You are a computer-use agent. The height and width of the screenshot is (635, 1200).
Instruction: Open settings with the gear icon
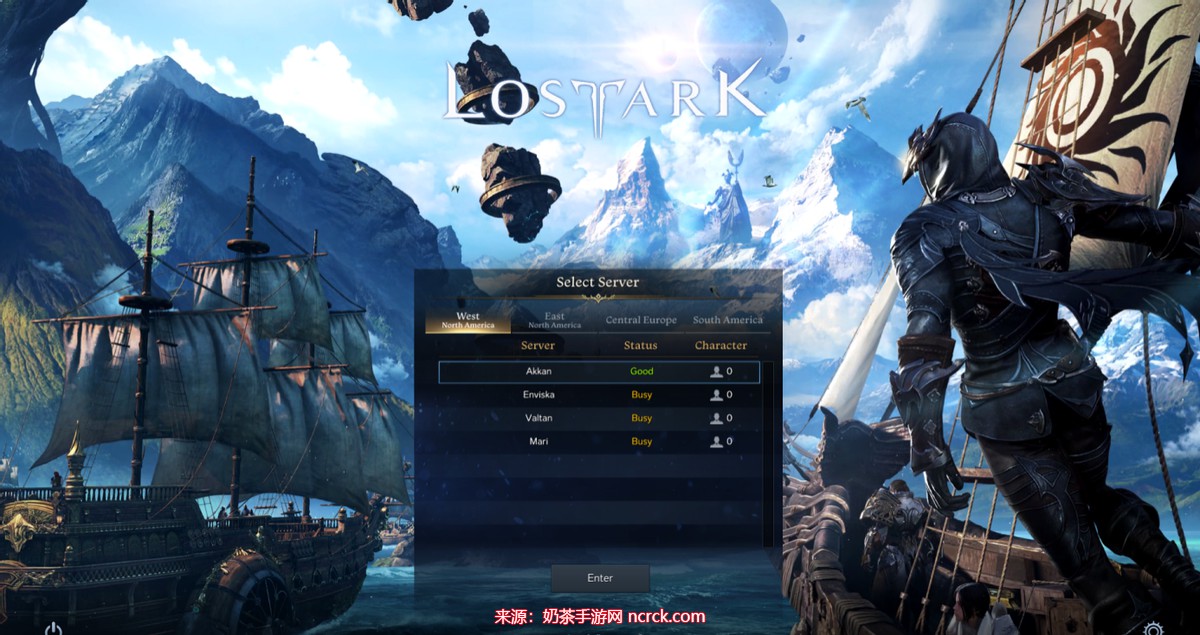[x=1153, y=628]
